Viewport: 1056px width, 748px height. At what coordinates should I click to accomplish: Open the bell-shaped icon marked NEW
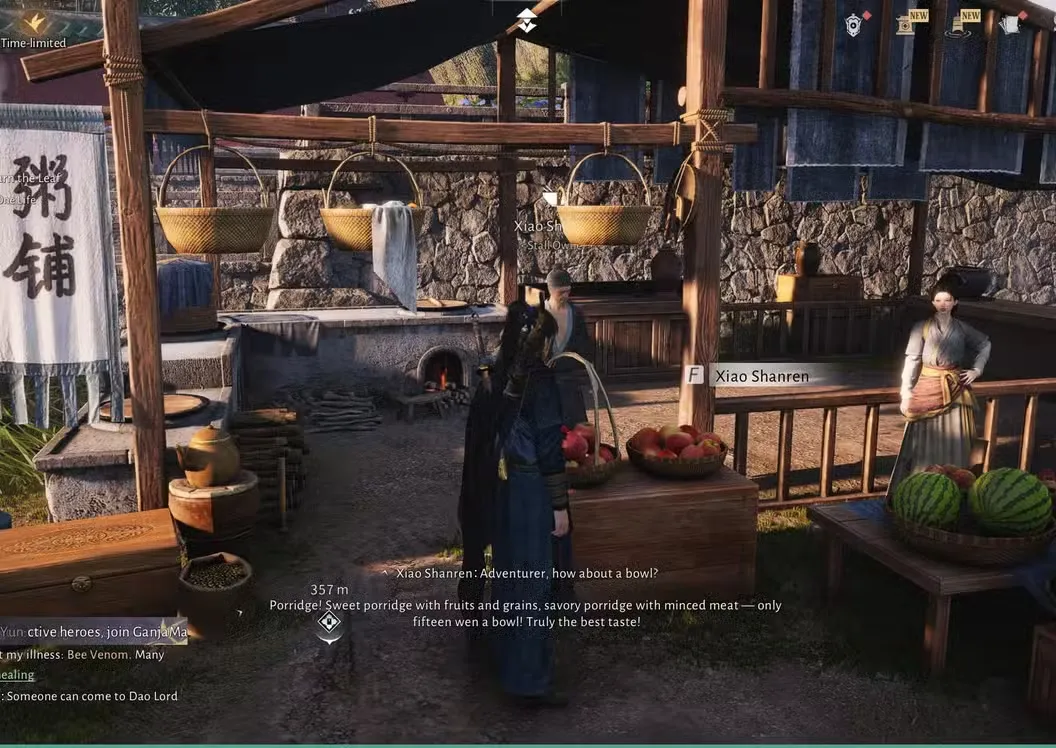[x=959, y=26]
